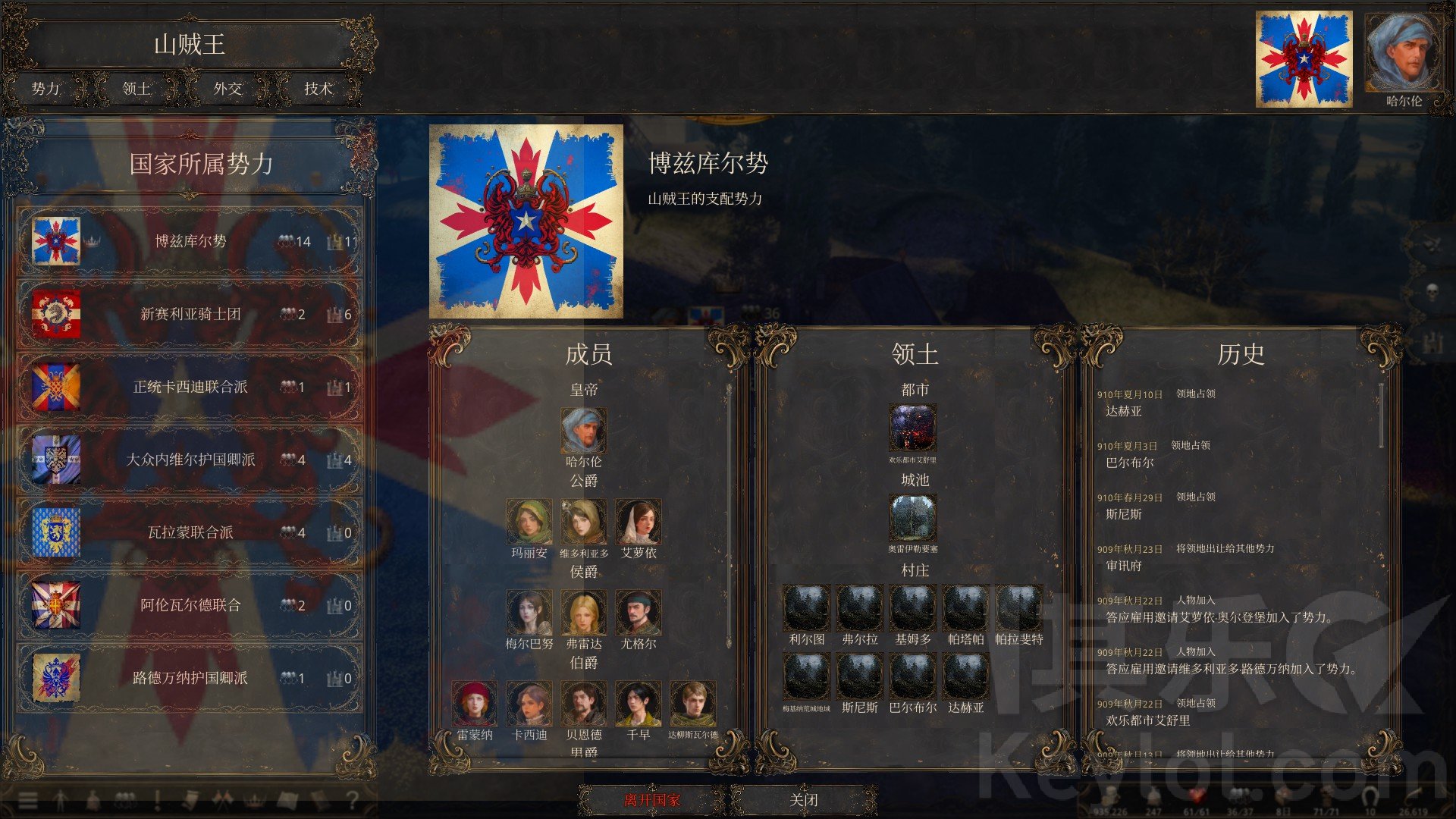Select 大众内维尔护国卿派 in the faction list
The image size is (1456, 819).
tap(190, 460)
